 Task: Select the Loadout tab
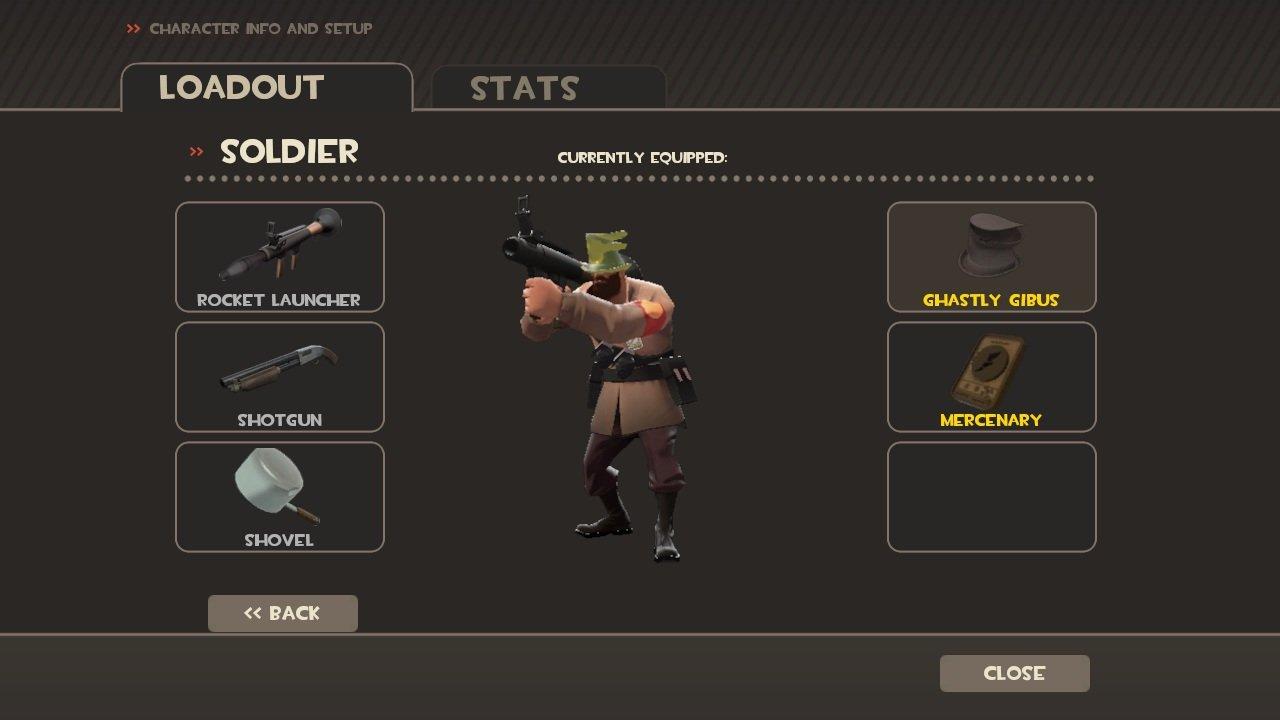coord(266,88)
